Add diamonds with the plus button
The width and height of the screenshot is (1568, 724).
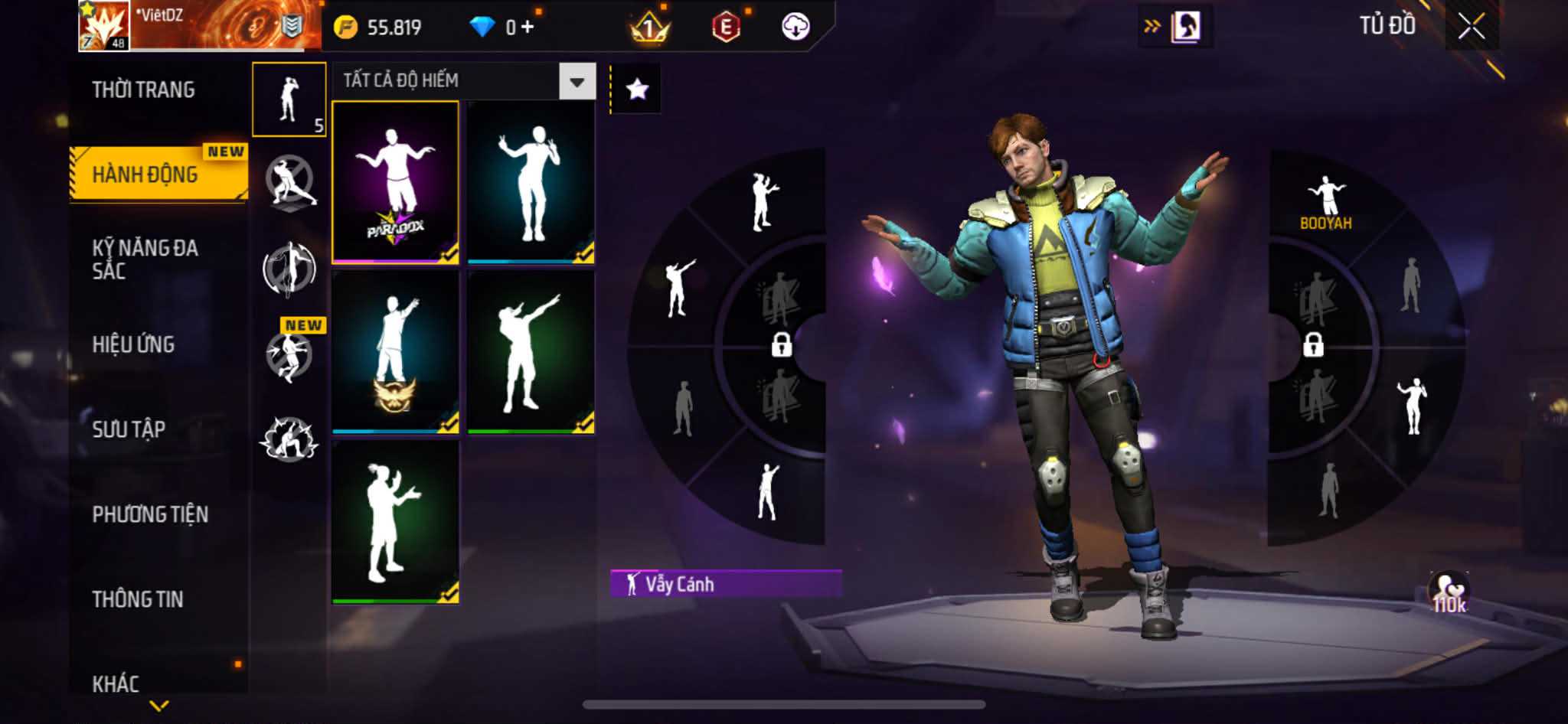coord(527,27)
